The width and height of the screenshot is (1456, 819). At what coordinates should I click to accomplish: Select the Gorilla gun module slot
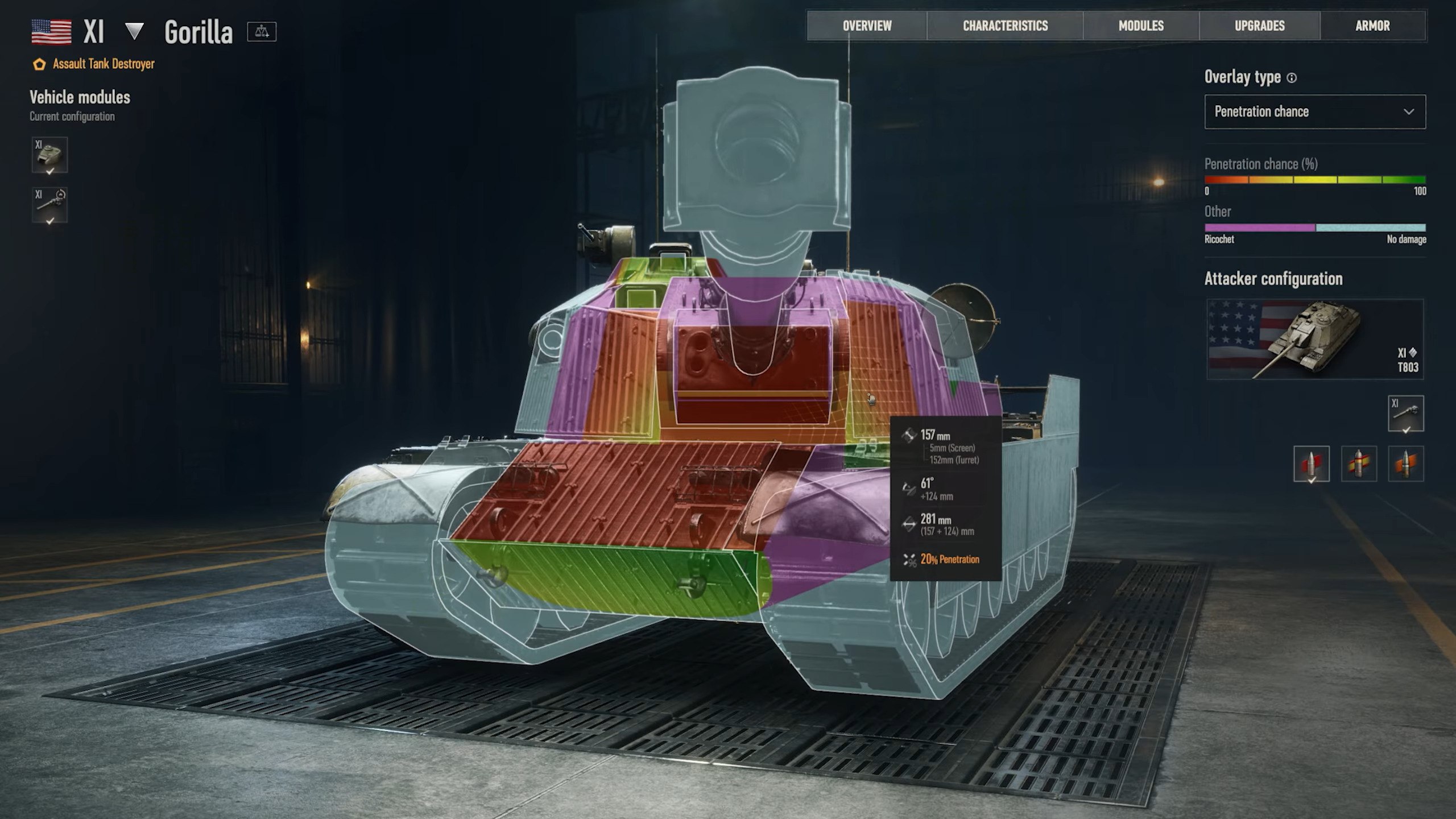[x=49, y=205]
